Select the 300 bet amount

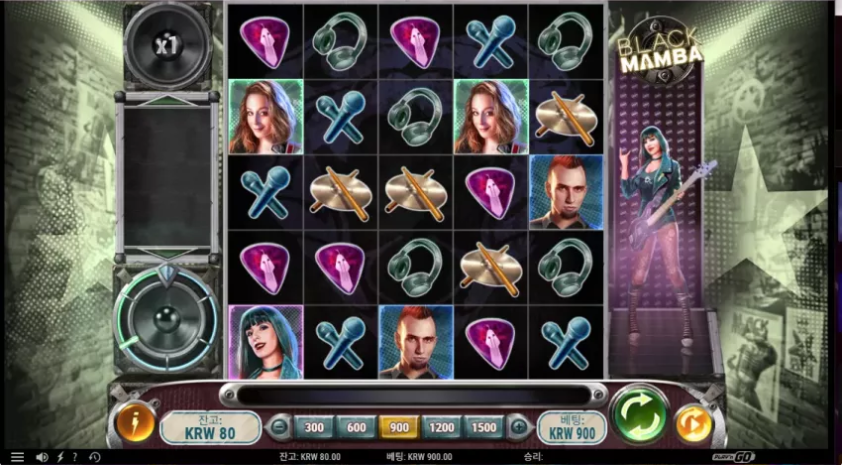pyautogui.click(x=314, y=427)
